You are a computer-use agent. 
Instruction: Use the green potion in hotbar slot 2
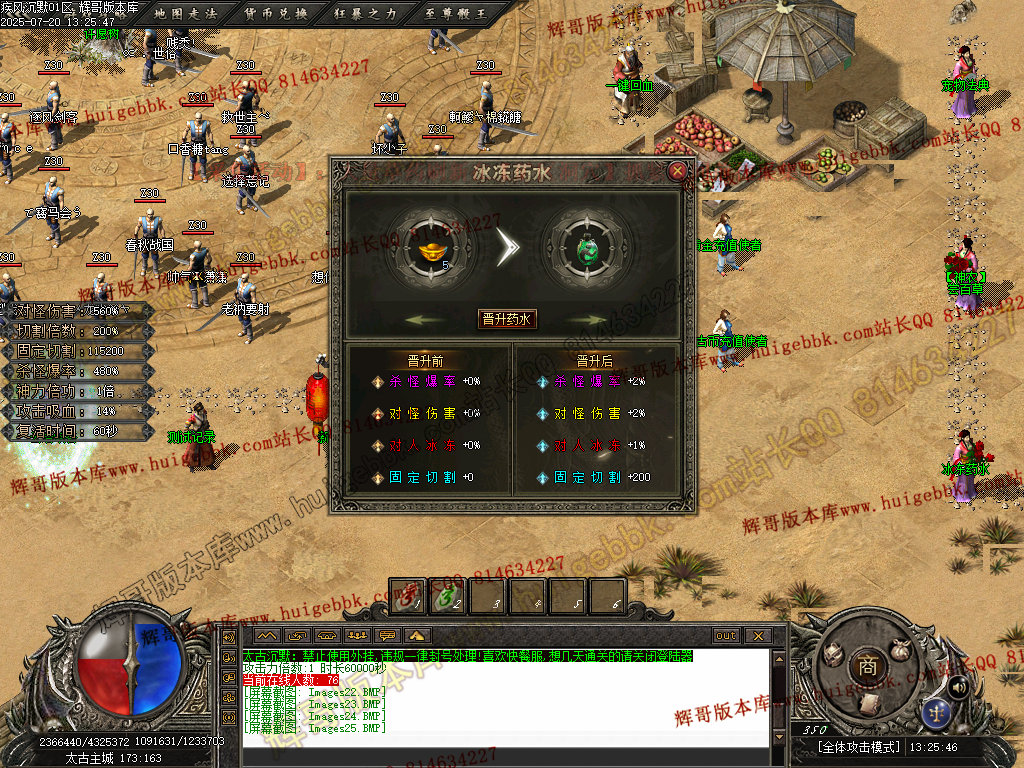(446, 596)
